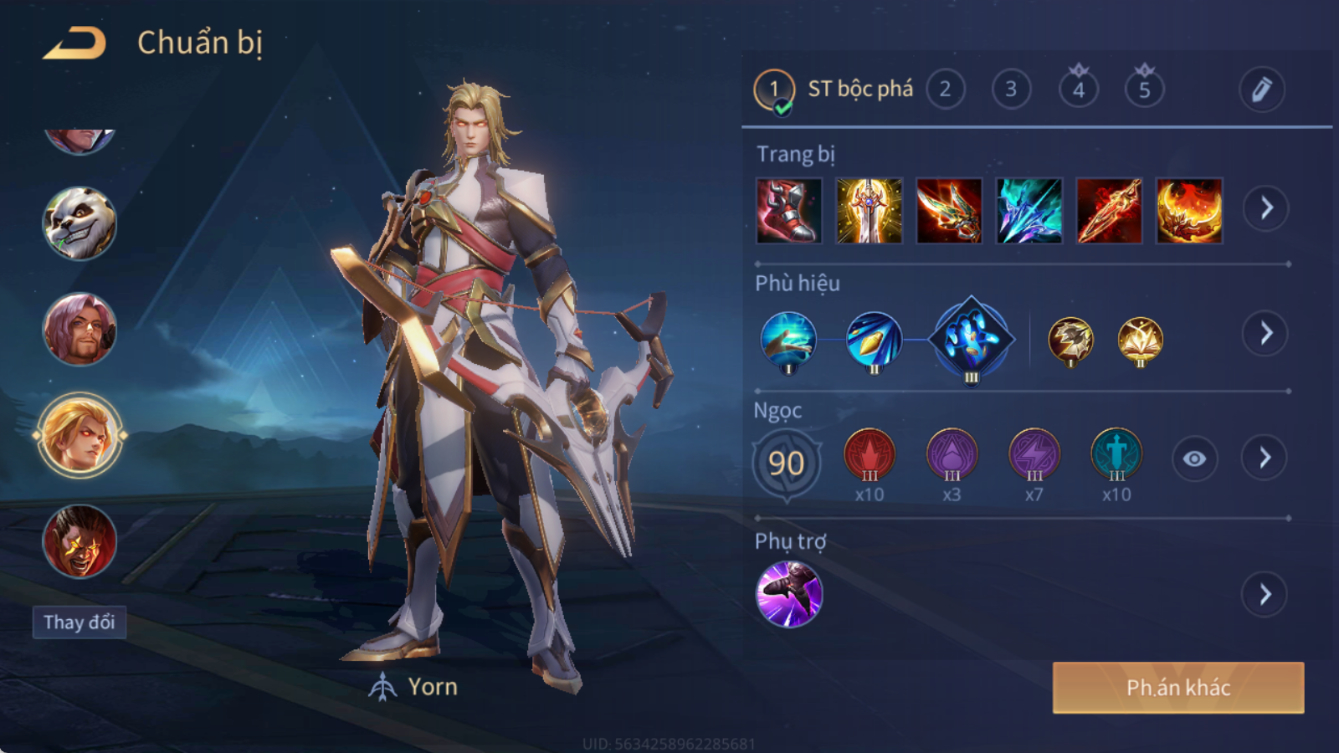The image size is (1339, 753).
Task: Open the Ngọc arcana details arrow
Action: (1265, 458)
